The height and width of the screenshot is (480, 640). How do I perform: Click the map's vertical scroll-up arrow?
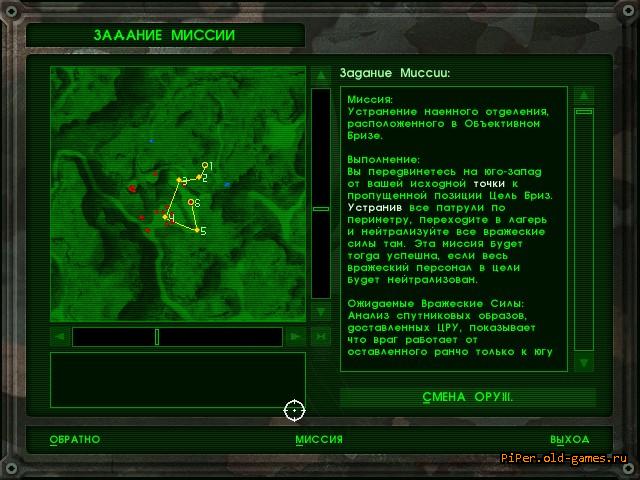[320, 75]
